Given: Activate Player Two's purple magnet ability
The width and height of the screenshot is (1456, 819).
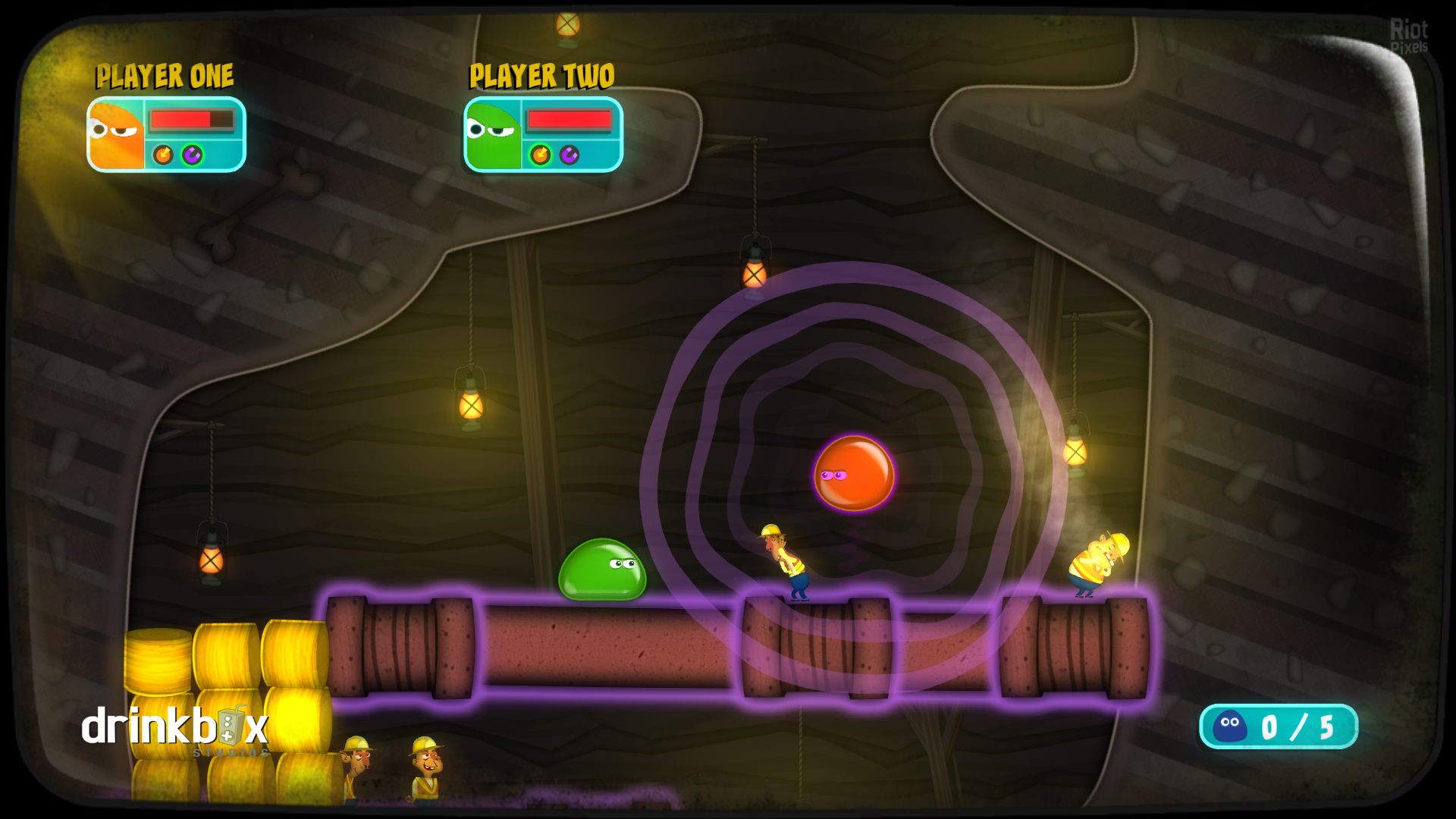Looking at the screenshot, I should coord(570,155).
